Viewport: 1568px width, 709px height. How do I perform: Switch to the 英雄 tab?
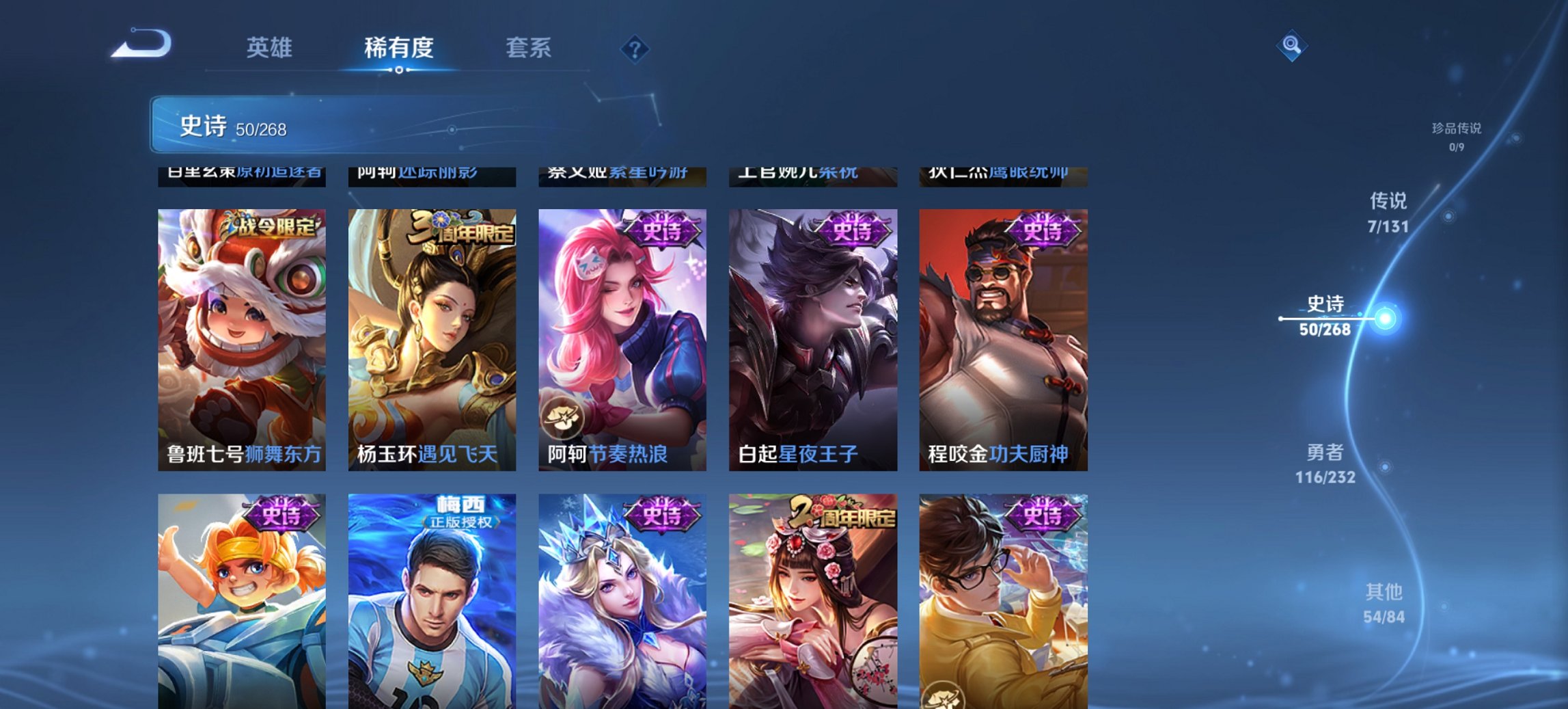coord(270,47)
